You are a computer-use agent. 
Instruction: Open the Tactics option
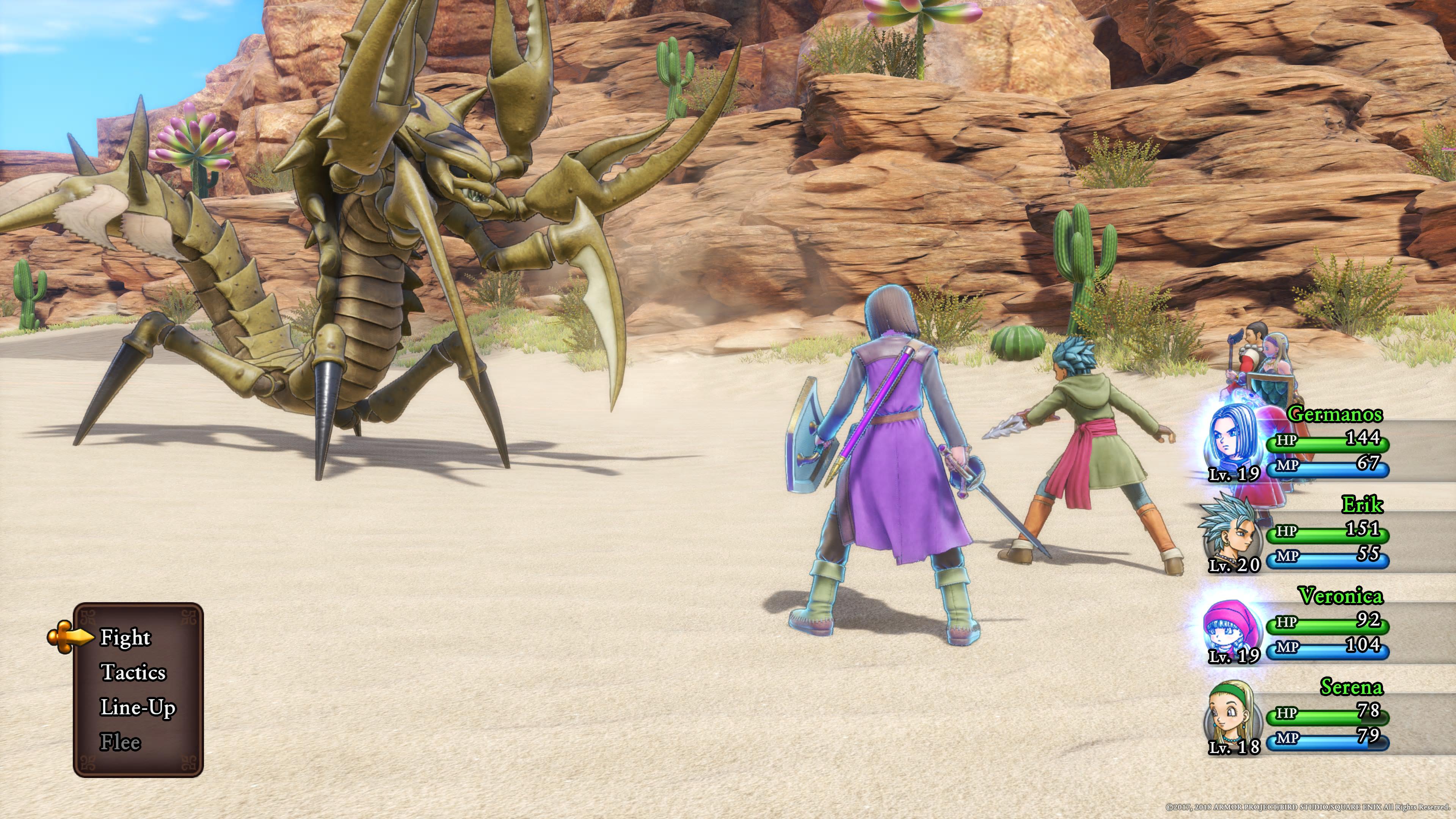tap(133, 673)
